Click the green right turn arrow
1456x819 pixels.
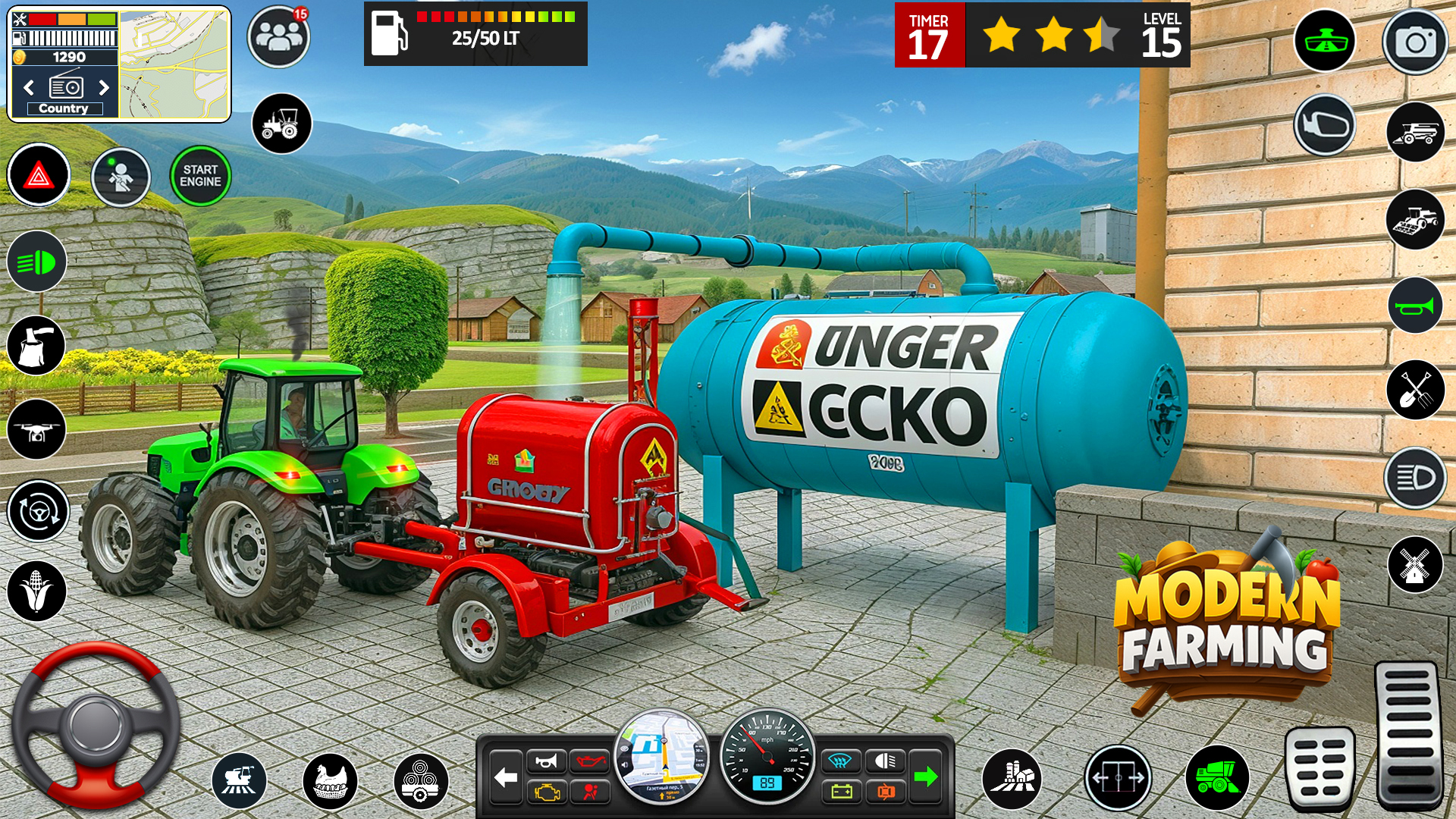click(x=925, y=777)
